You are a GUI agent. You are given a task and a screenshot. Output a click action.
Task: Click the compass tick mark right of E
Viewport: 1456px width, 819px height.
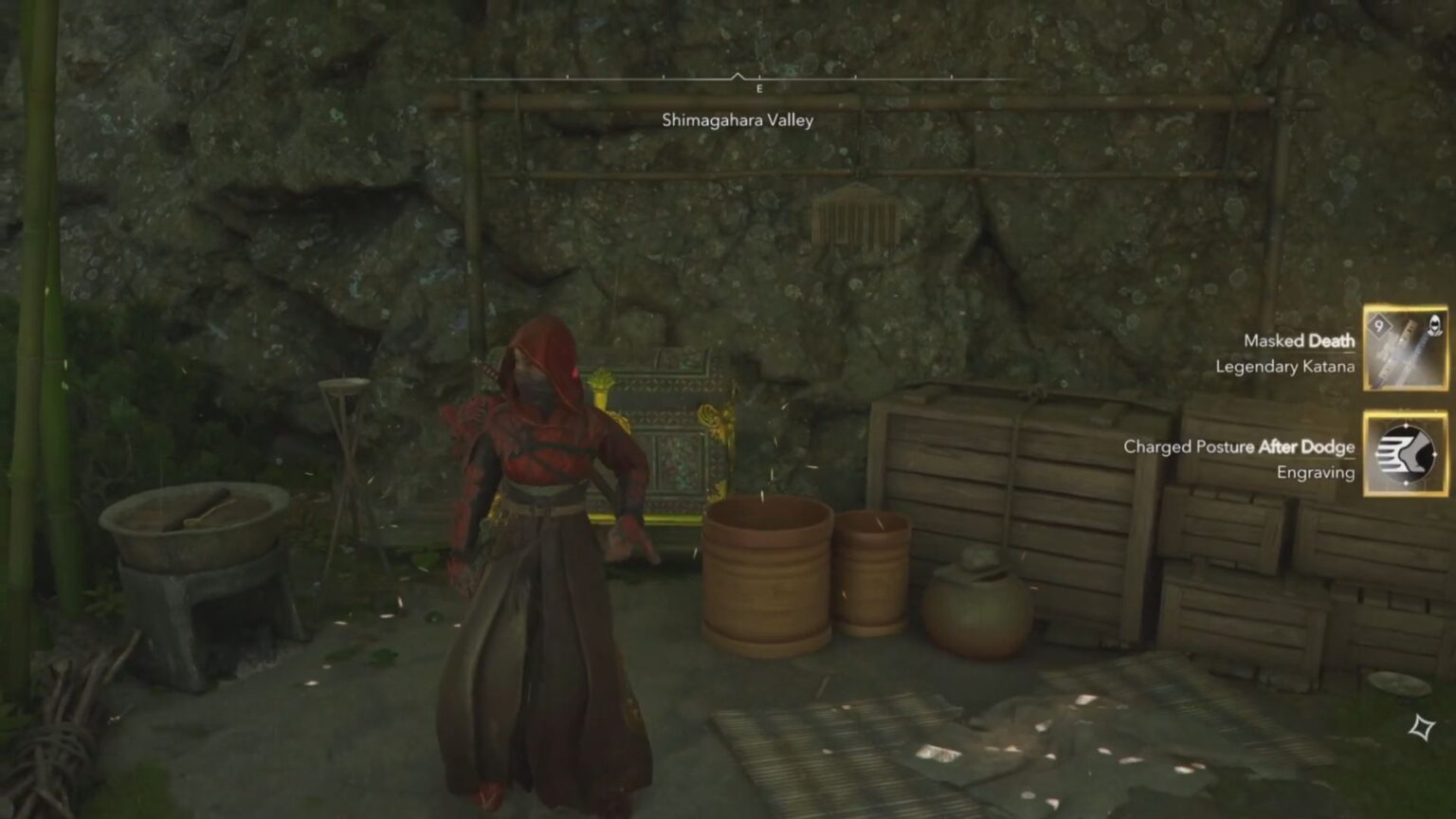click(856, 76)
